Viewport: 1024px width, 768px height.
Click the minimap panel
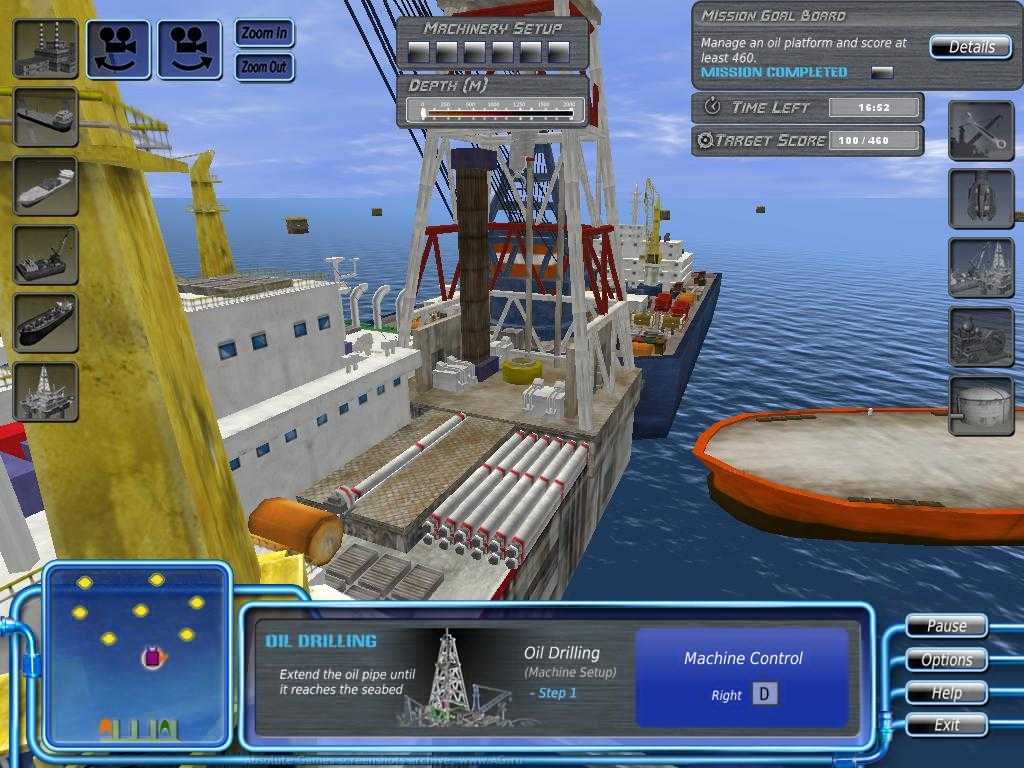(137, 654)
